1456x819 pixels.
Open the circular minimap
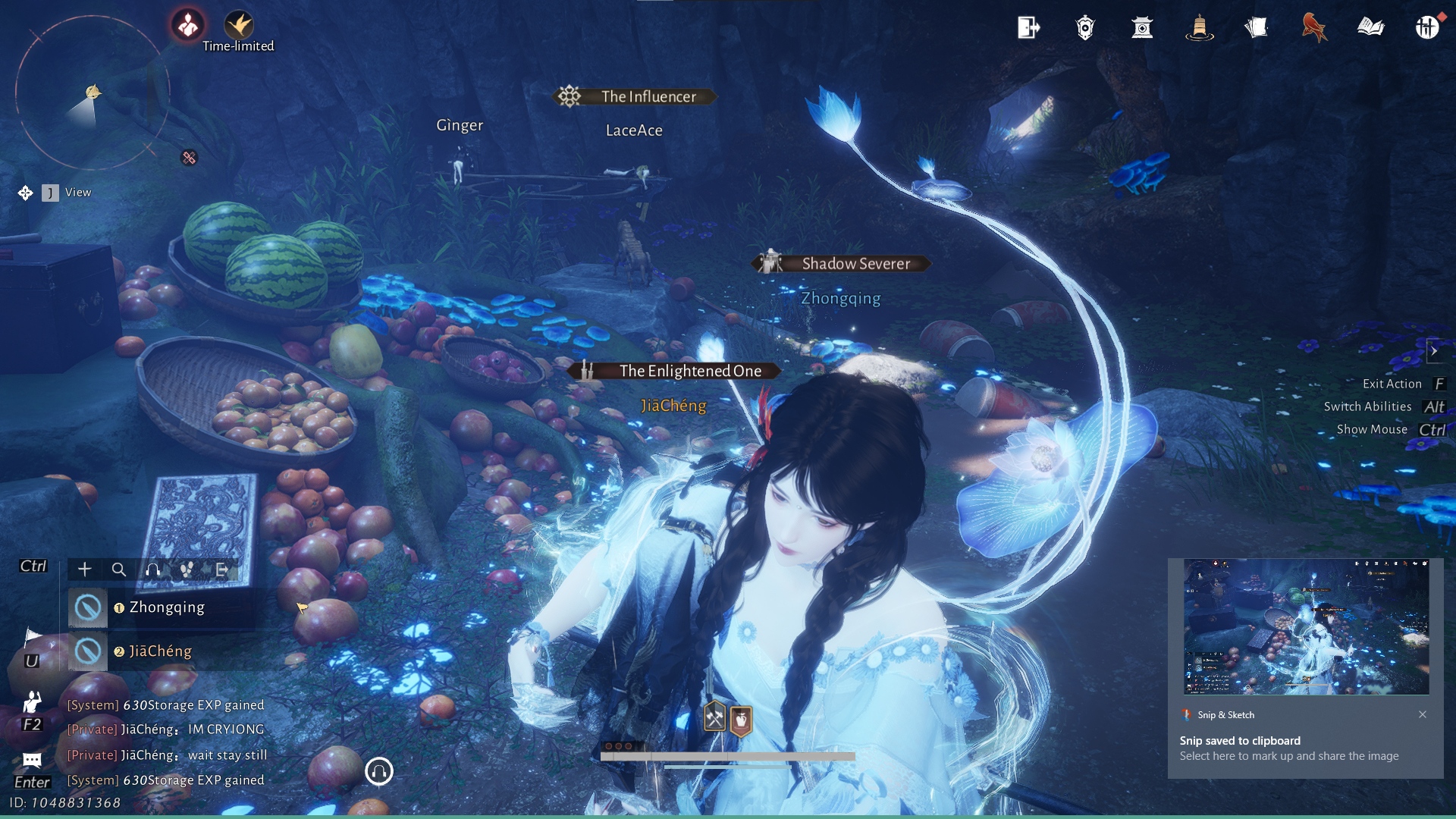93,93
